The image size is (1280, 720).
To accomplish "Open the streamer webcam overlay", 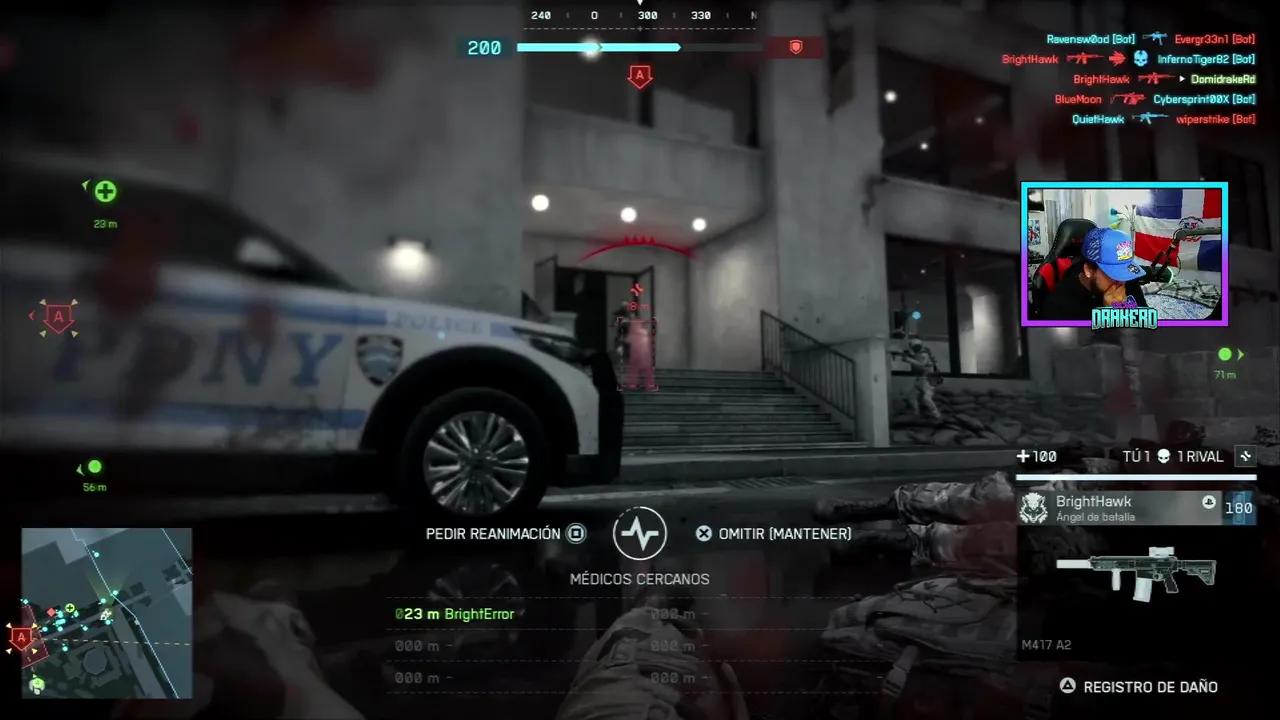I will click(1124, 254).
